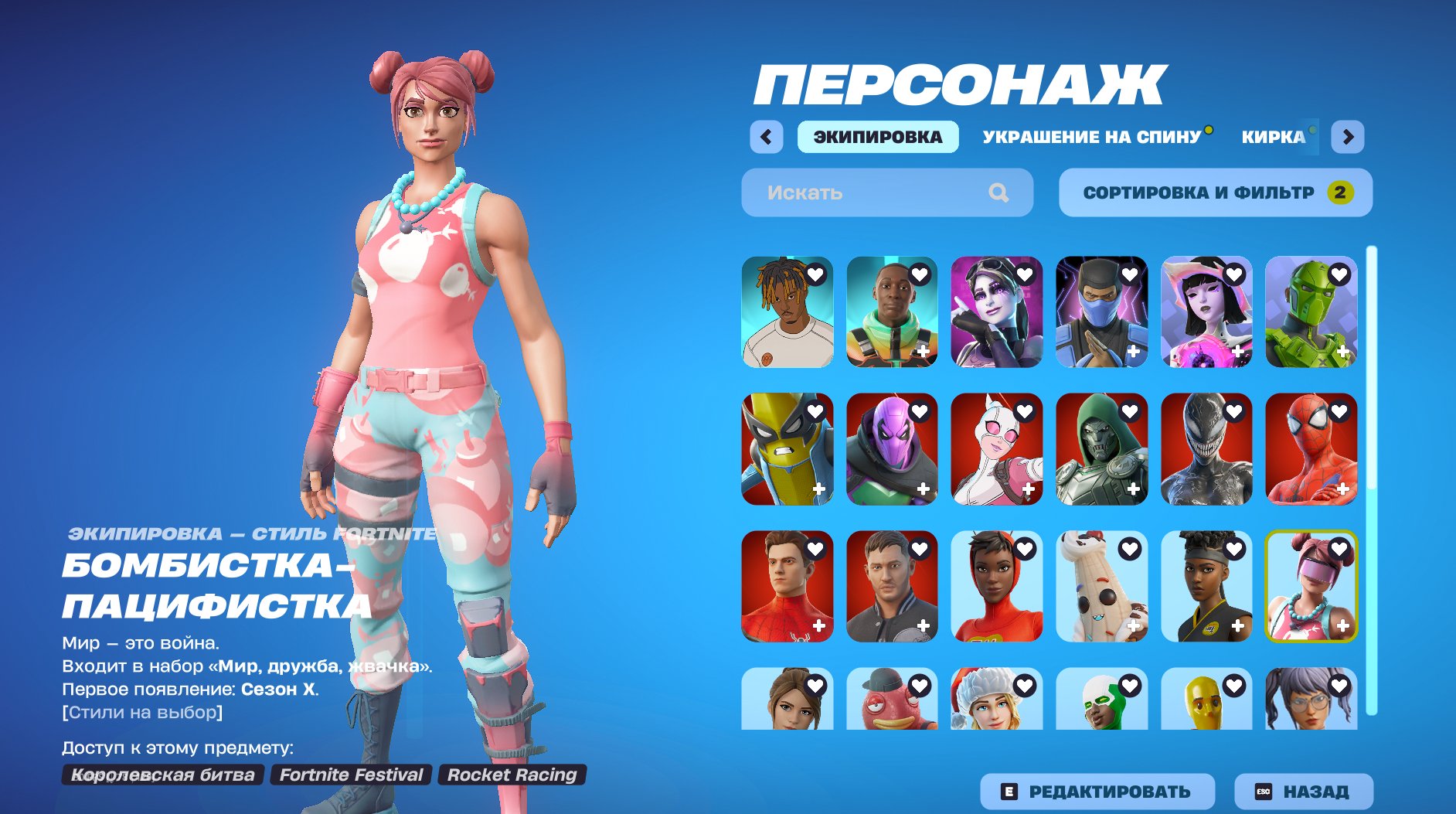
Task: Select the Gwenpool skin
Action: click(997, 449)
